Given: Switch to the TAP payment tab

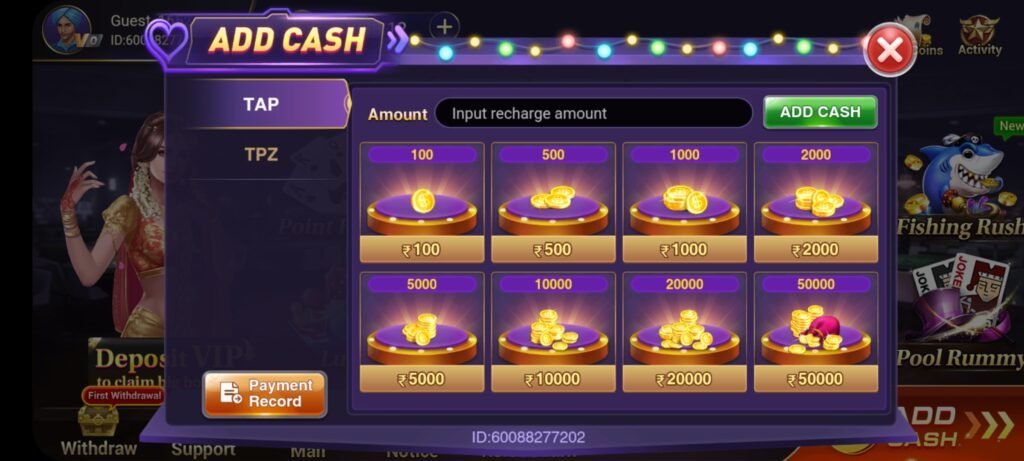Looking at the screenshot, I should [261, 104].
